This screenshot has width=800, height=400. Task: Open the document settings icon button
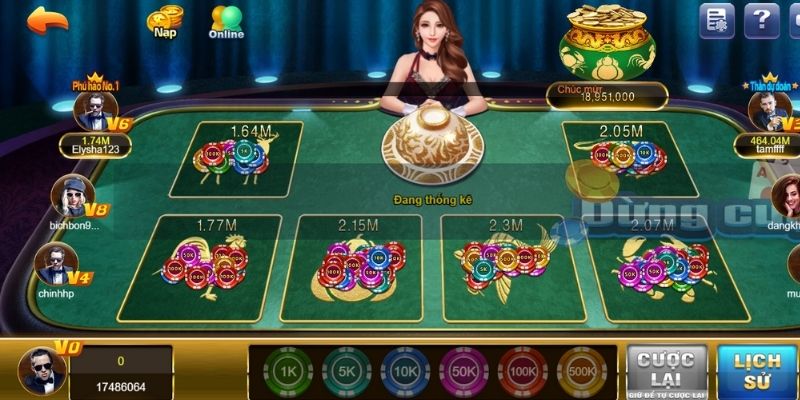coord(716,20)
